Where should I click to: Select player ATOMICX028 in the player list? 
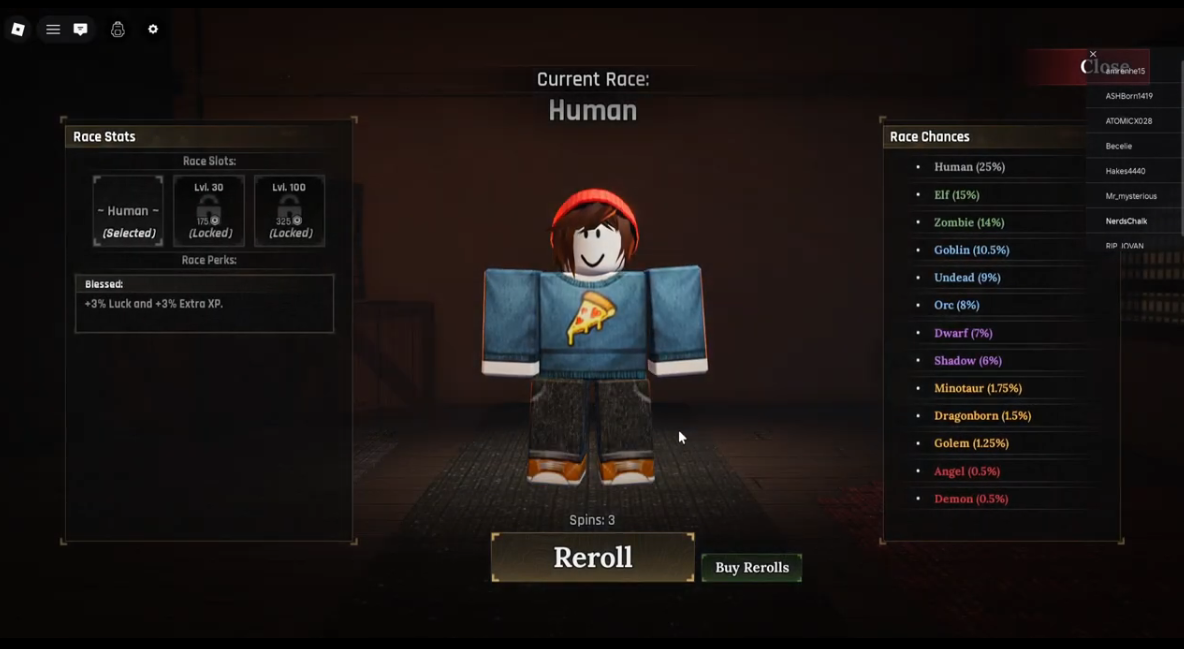click(1129, 121)
